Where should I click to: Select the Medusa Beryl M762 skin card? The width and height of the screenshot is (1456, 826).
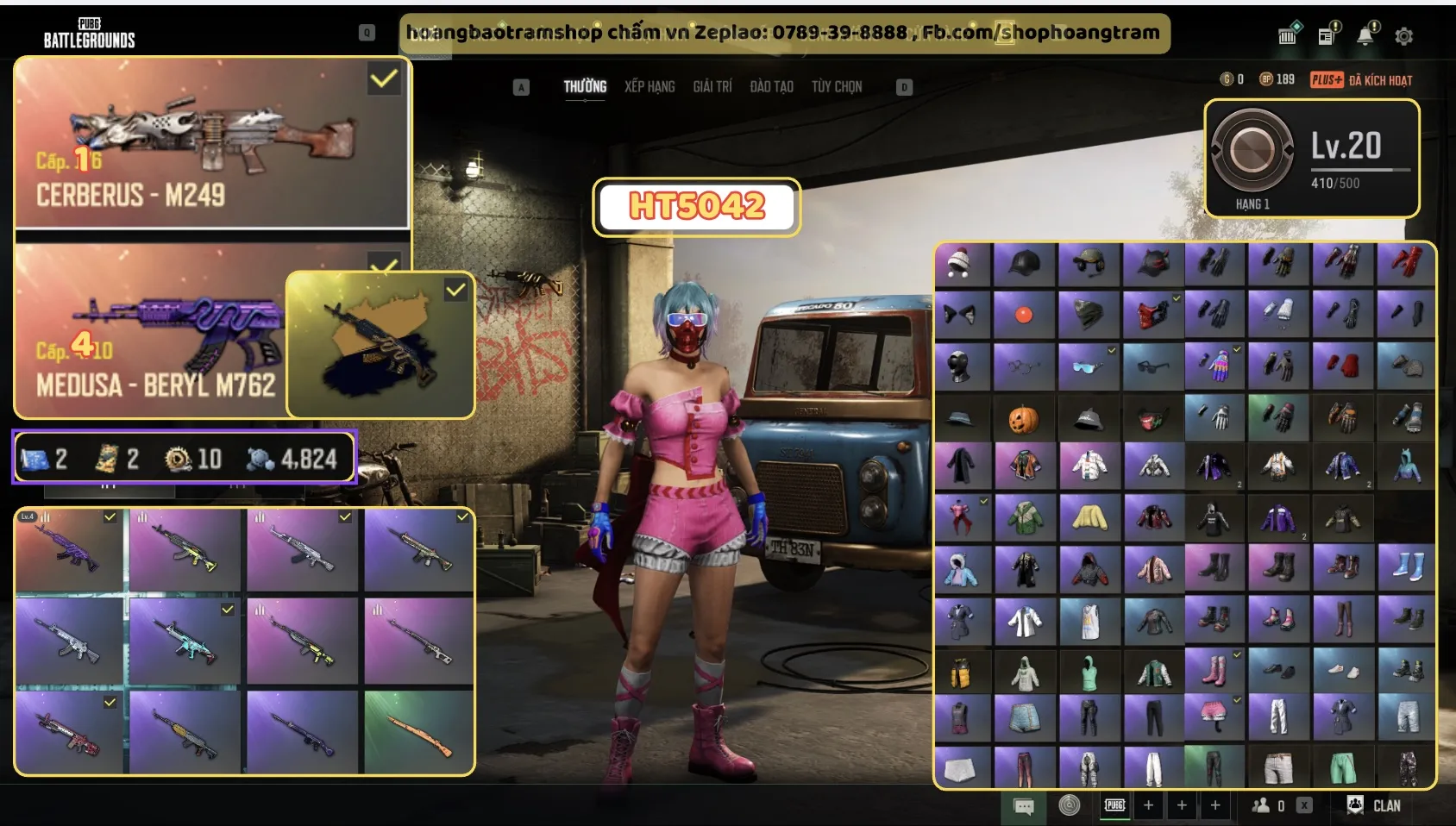pos(151,332)
